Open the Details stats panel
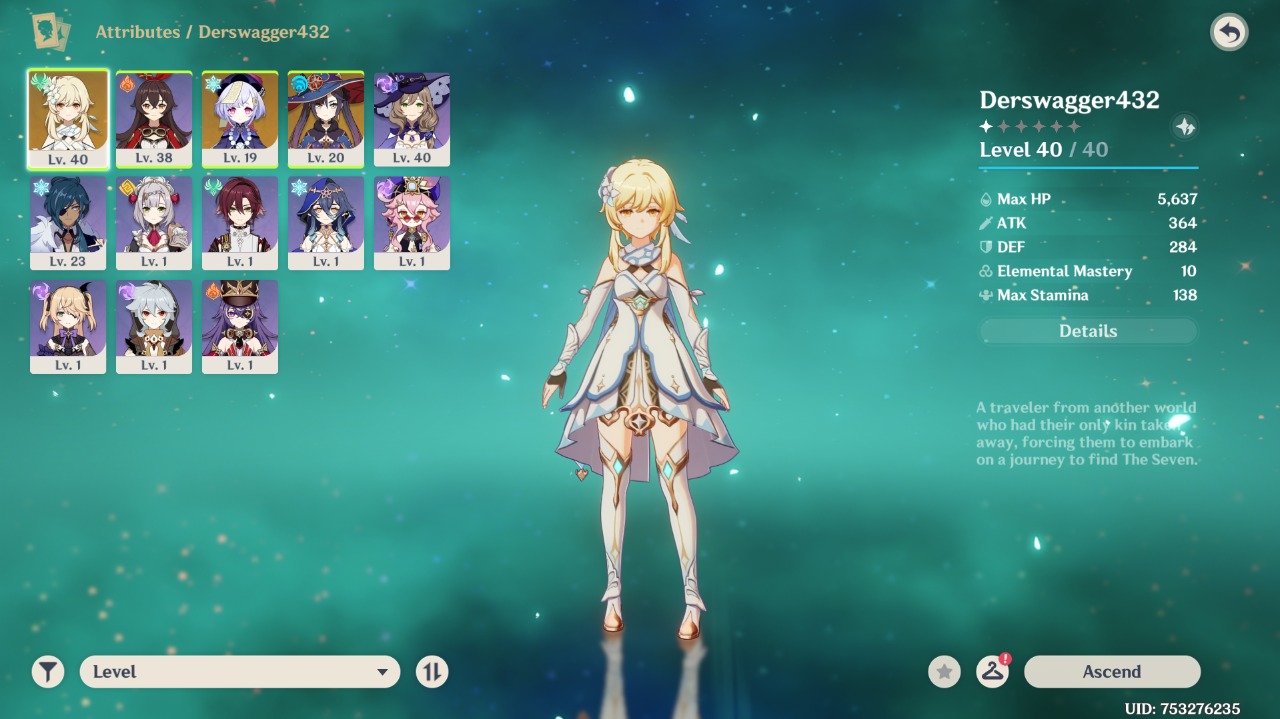1280x719 pixels. 1088,331
